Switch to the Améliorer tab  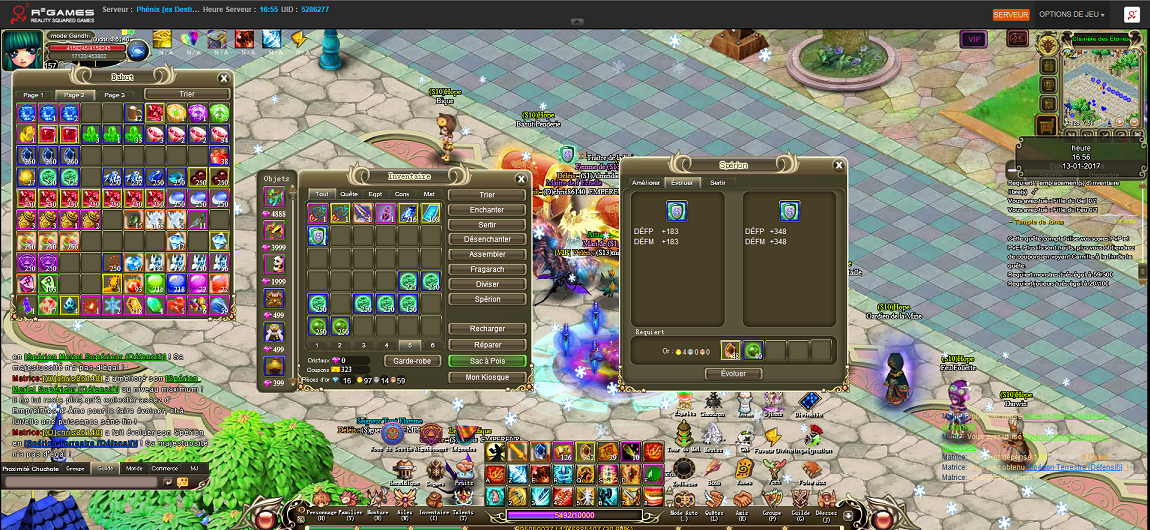[x=646, y=183]
